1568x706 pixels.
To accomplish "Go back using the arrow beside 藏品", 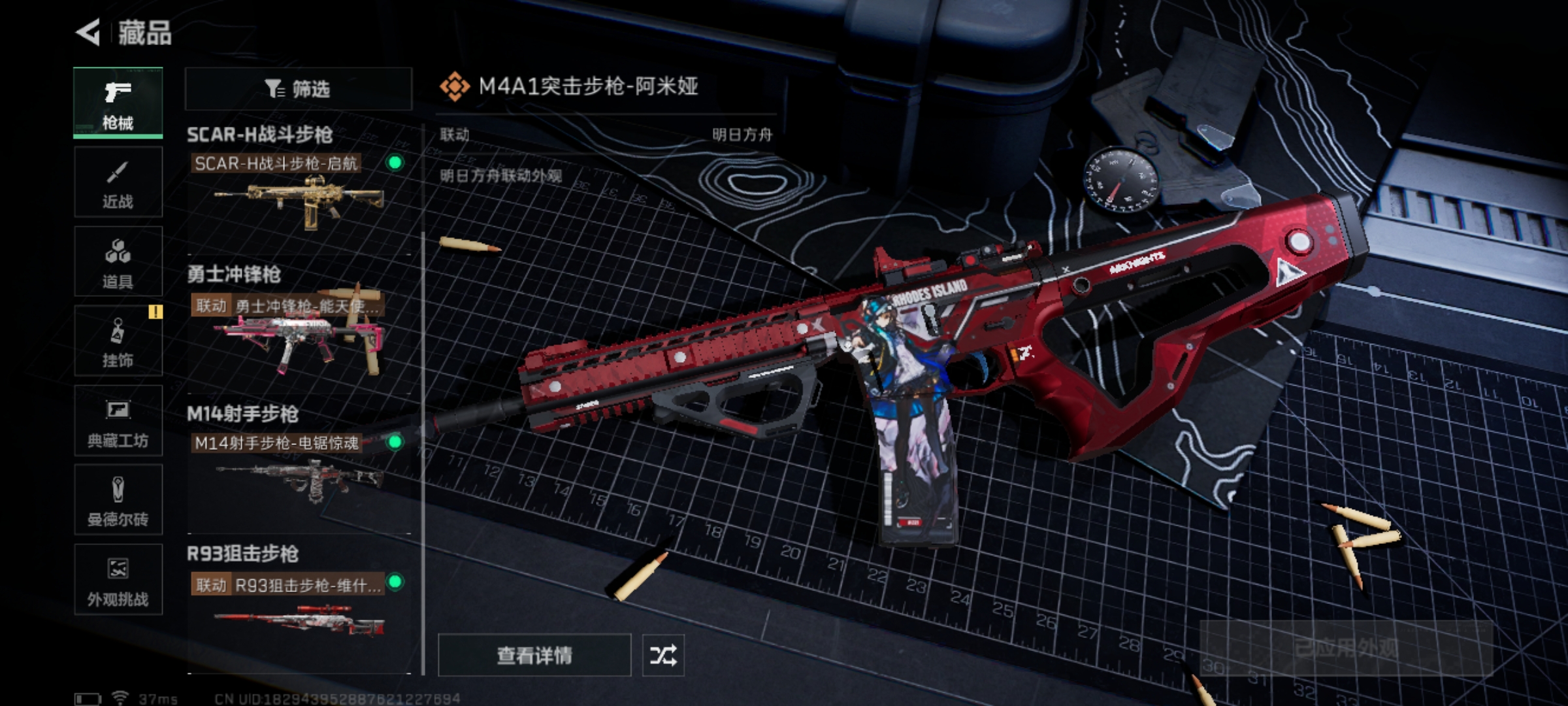I will (88, 33).
